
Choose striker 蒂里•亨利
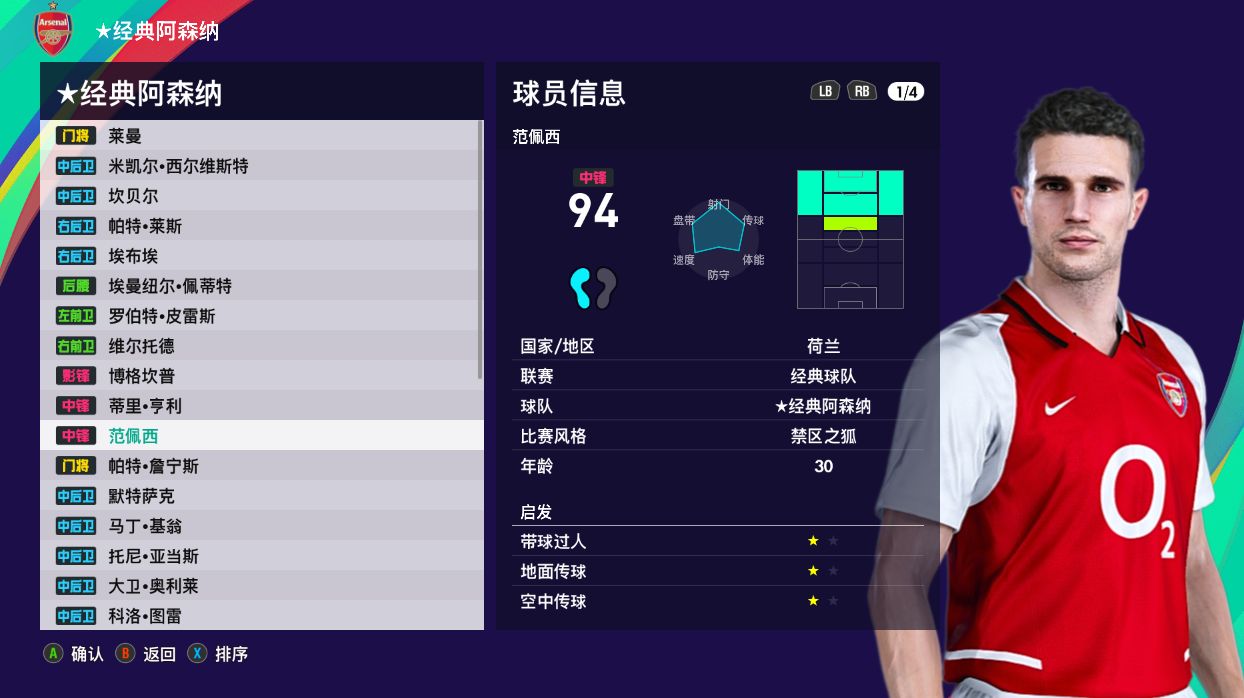click(260, 406)
